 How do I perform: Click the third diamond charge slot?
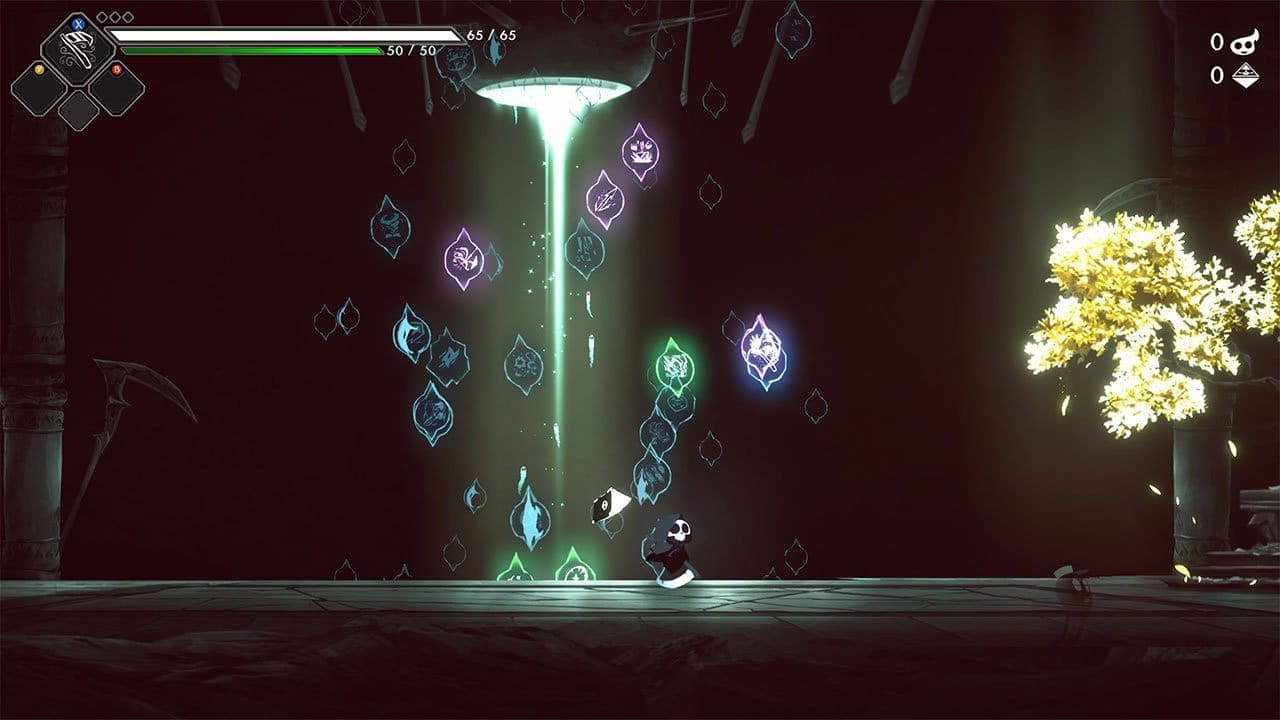(x=128, y=17)
